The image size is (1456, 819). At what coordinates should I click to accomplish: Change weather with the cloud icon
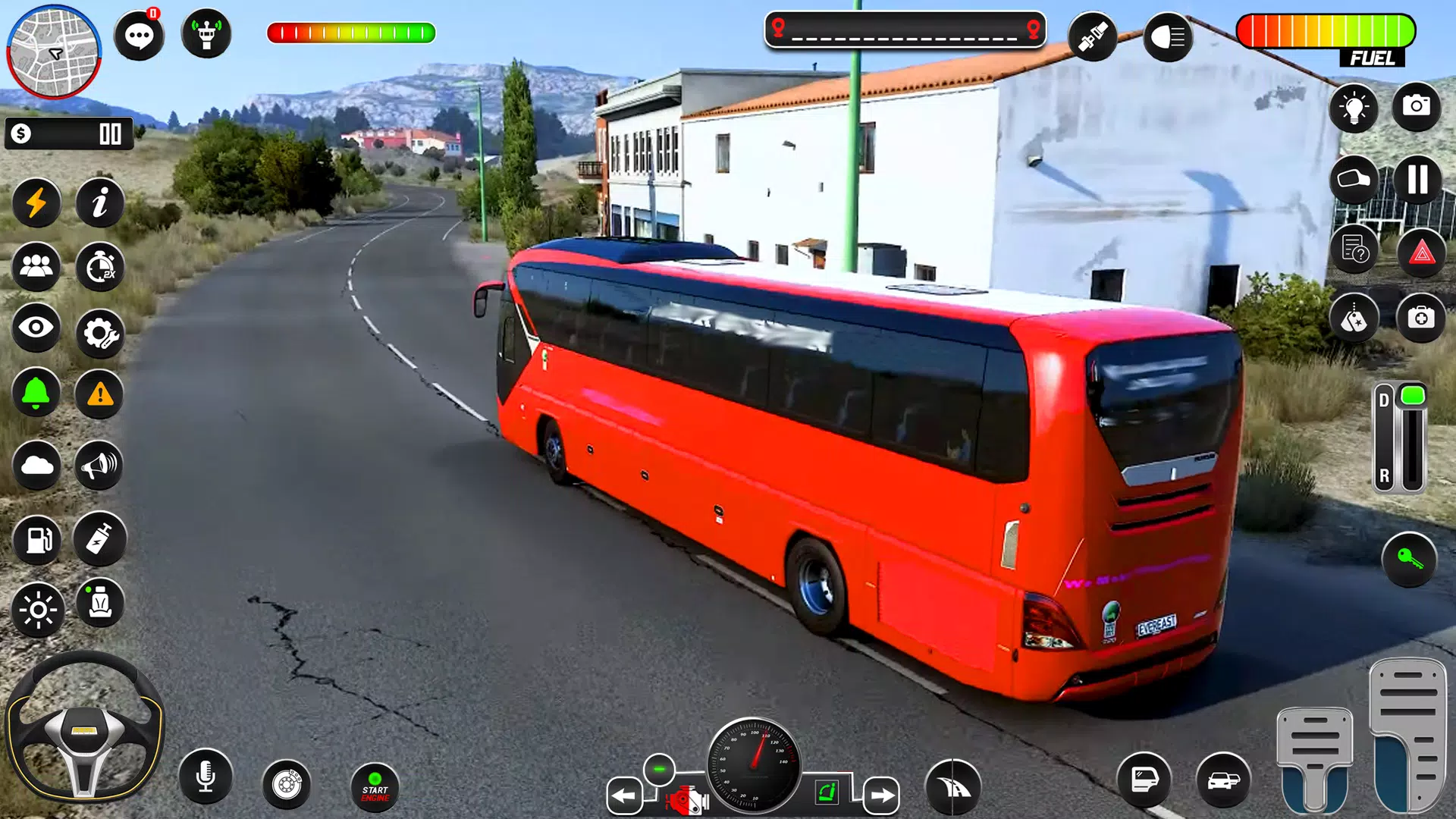click(36, 465)
